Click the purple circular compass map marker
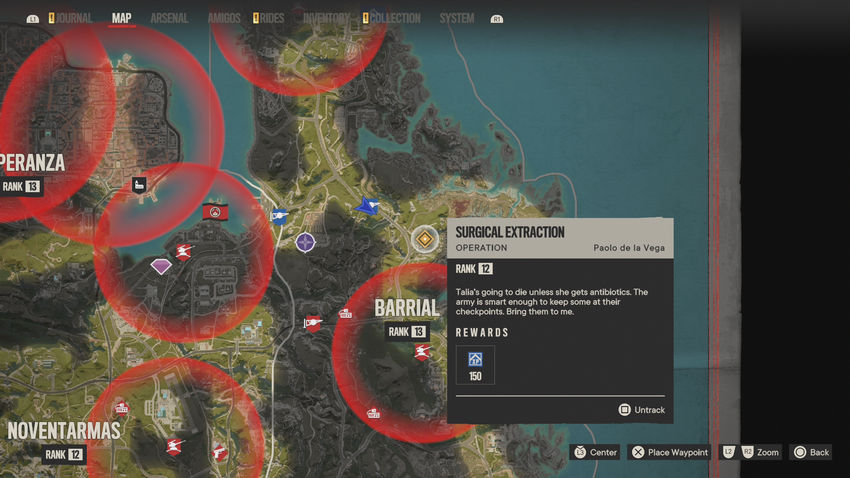850x478 pixels. coord(305,241)
